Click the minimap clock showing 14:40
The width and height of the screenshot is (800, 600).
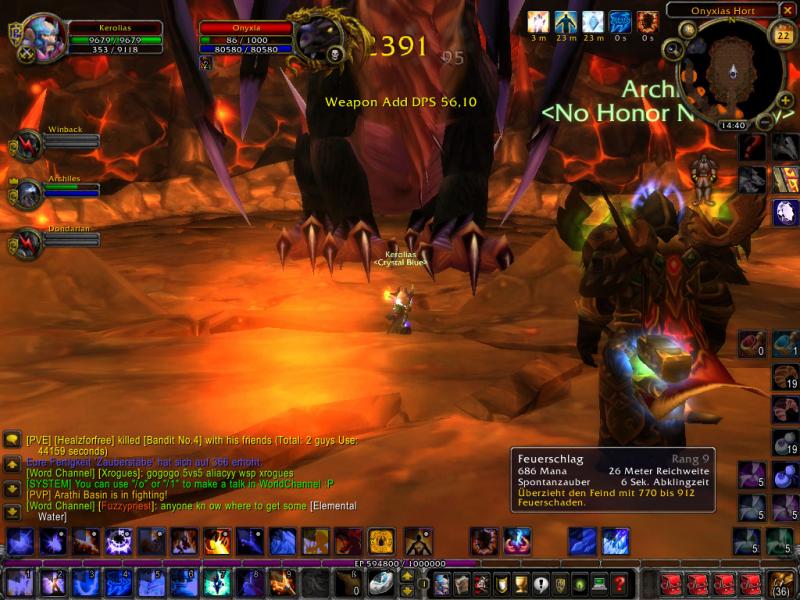point(733,126)
